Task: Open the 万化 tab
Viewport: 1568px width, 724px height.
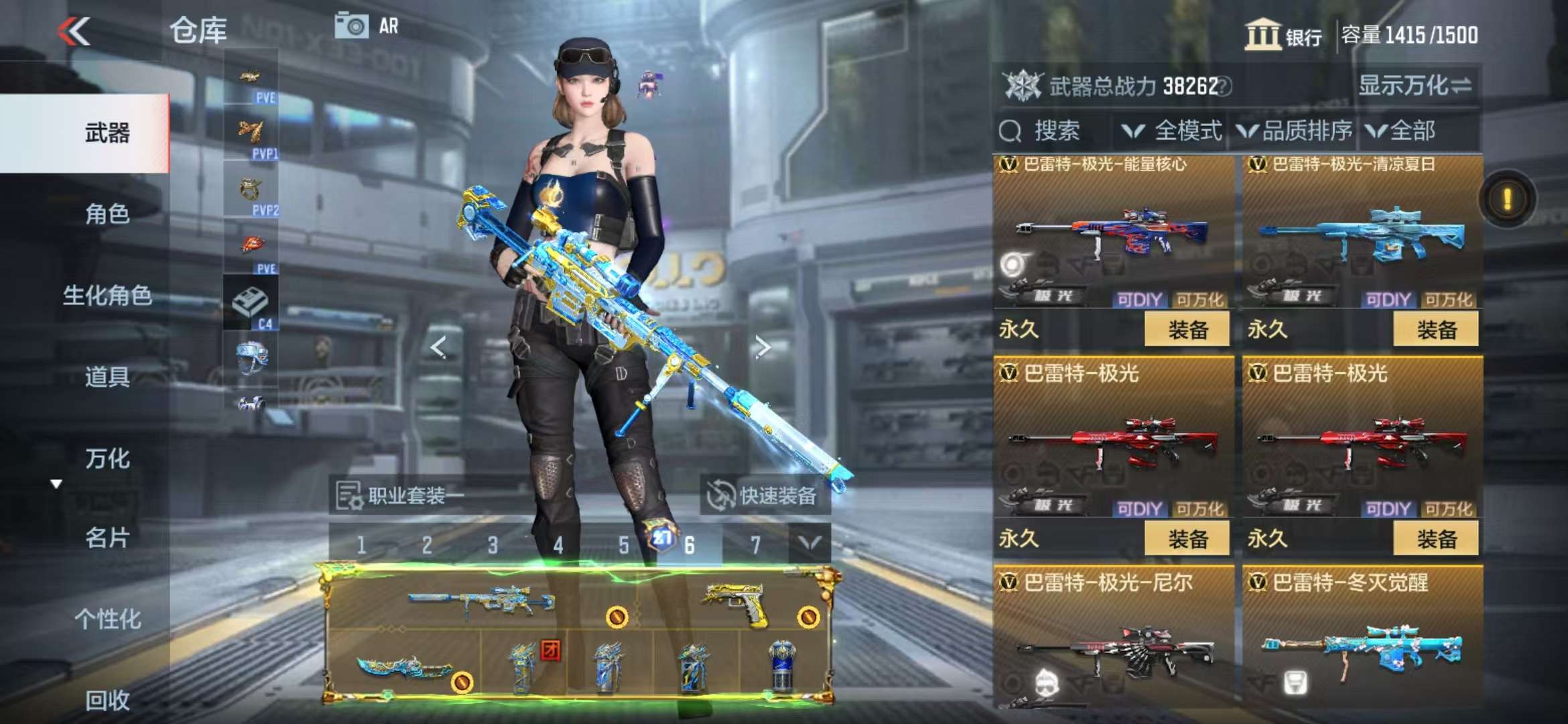Action: coord(107,459)
